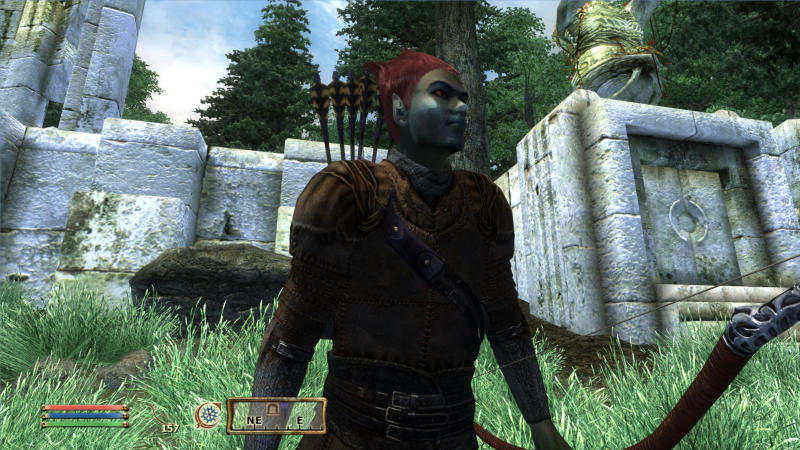The height and width of the screenshot is (450, 800).
Task: Click the equipped bow weapon icon
Action: [x=161, y=414]
